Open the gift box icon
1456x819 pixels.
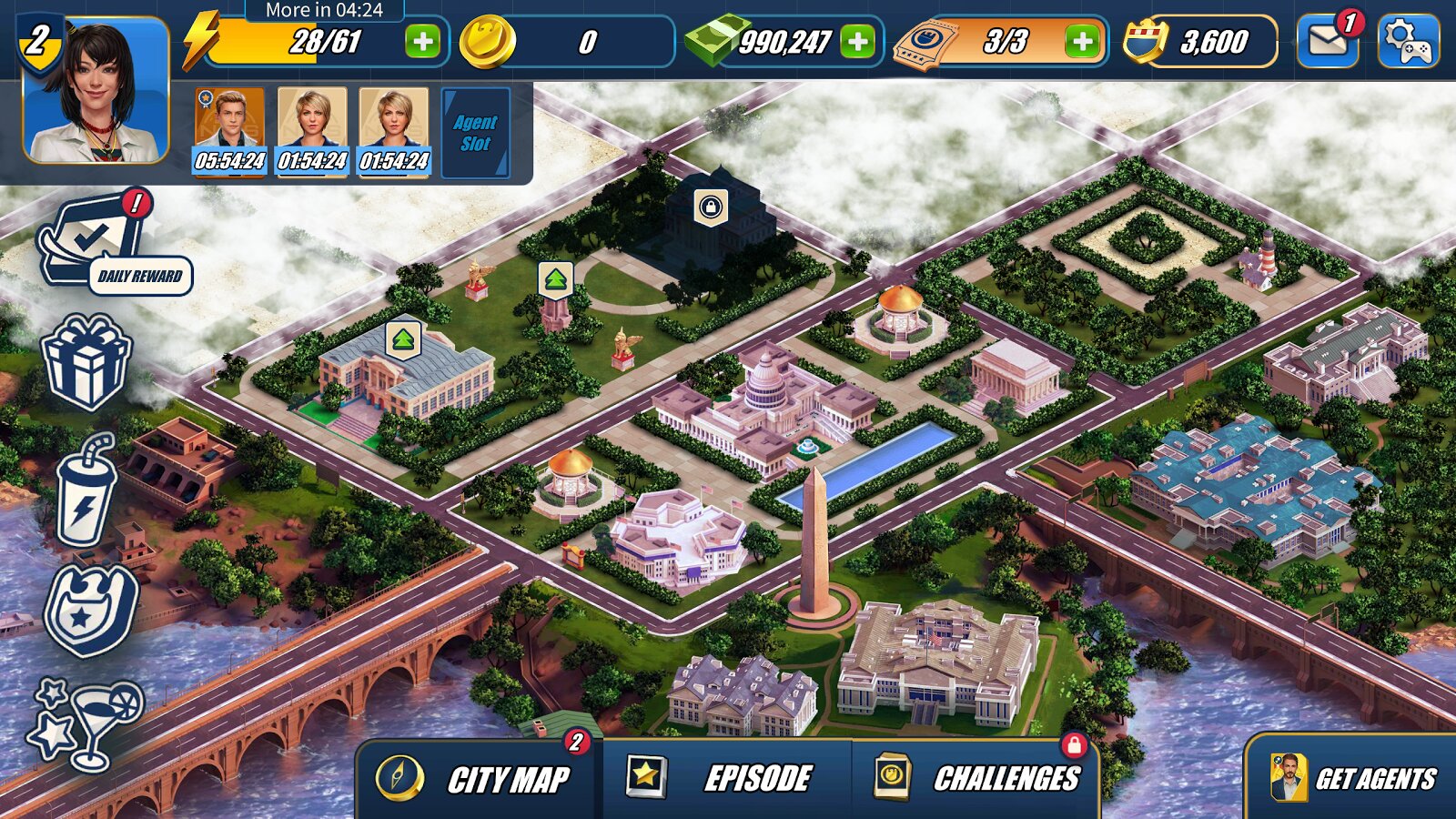click(86, 361)
